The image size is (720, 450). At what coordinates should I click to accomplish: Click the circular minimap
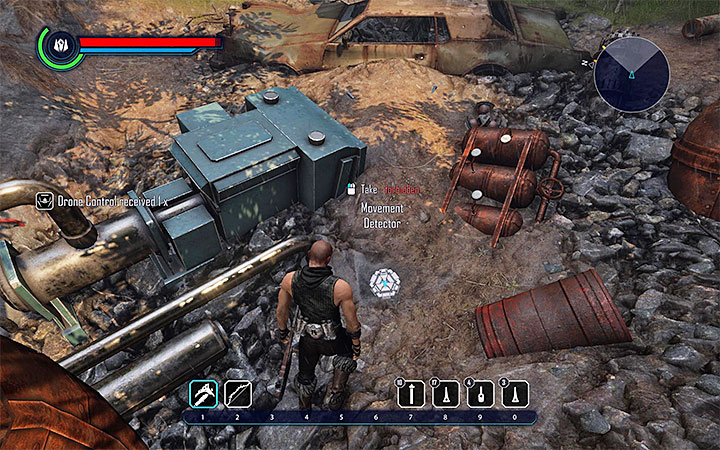pyautogui.click(x=632, y=73)
